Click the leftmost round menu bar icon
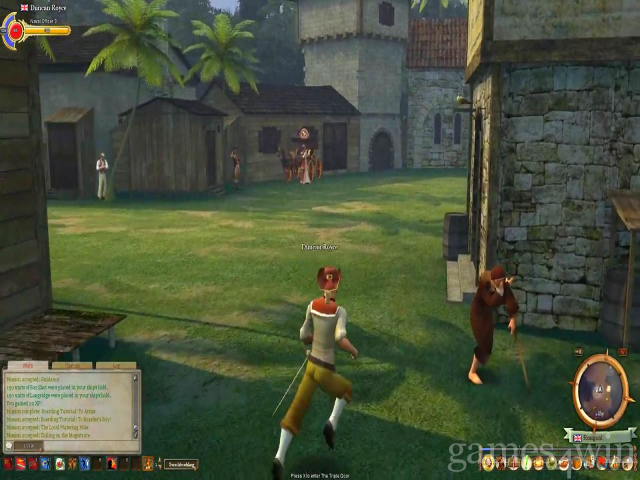640x480 pixels. [488, 462]
